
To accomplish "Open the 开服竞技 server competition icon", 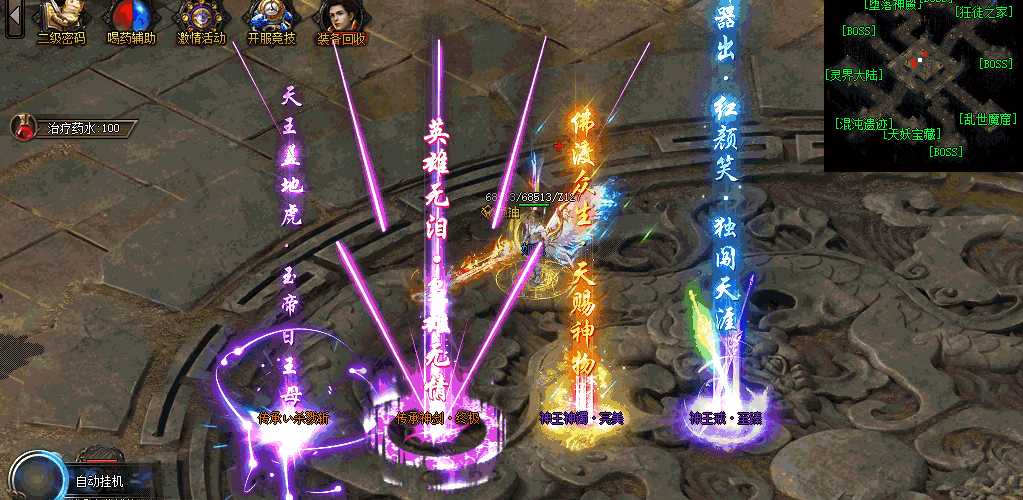I will pos(271,22).
